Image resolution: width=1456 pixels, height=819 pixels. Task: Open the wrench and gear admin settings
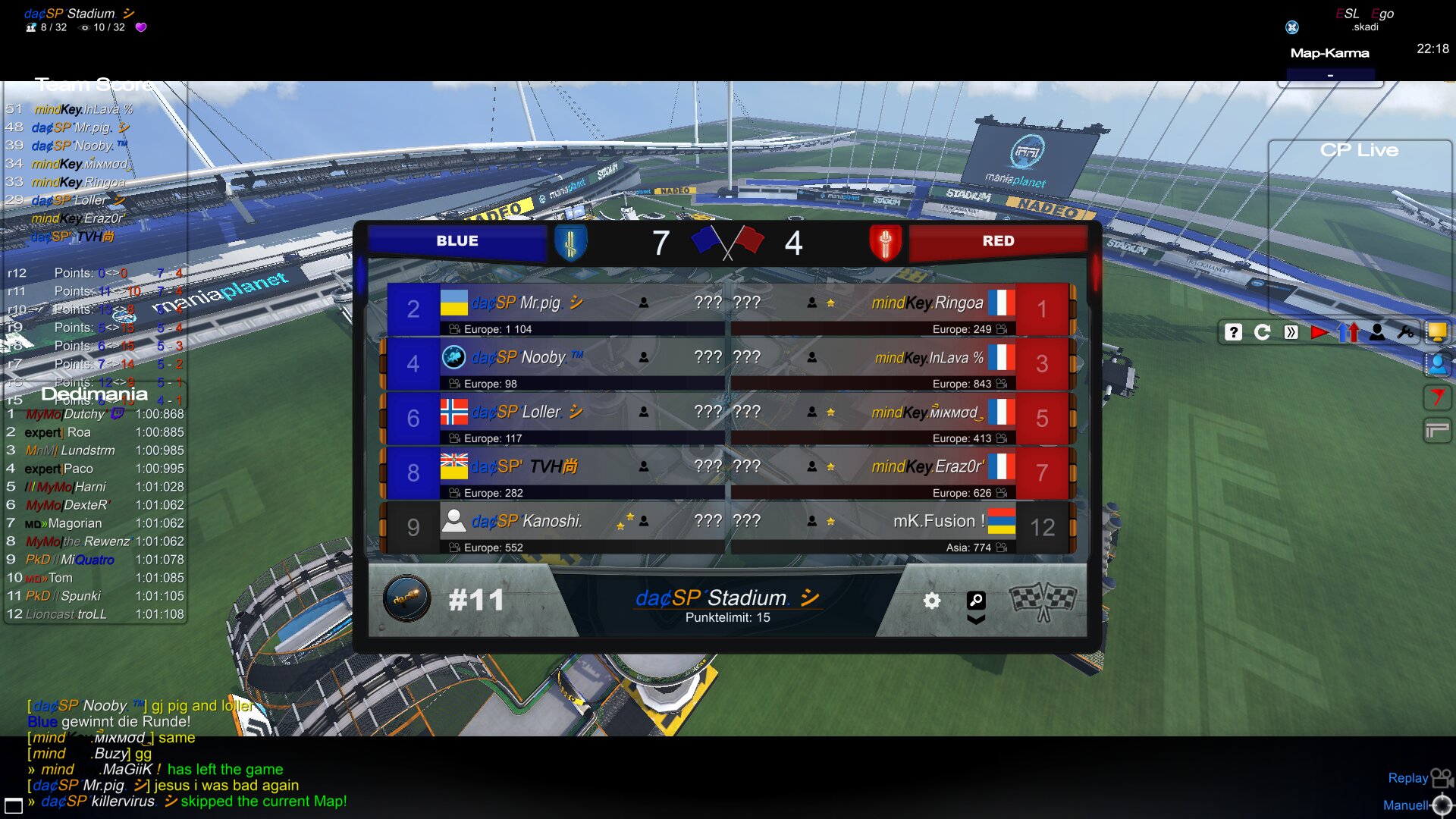pyautogui.click(x=1406, y=332)
